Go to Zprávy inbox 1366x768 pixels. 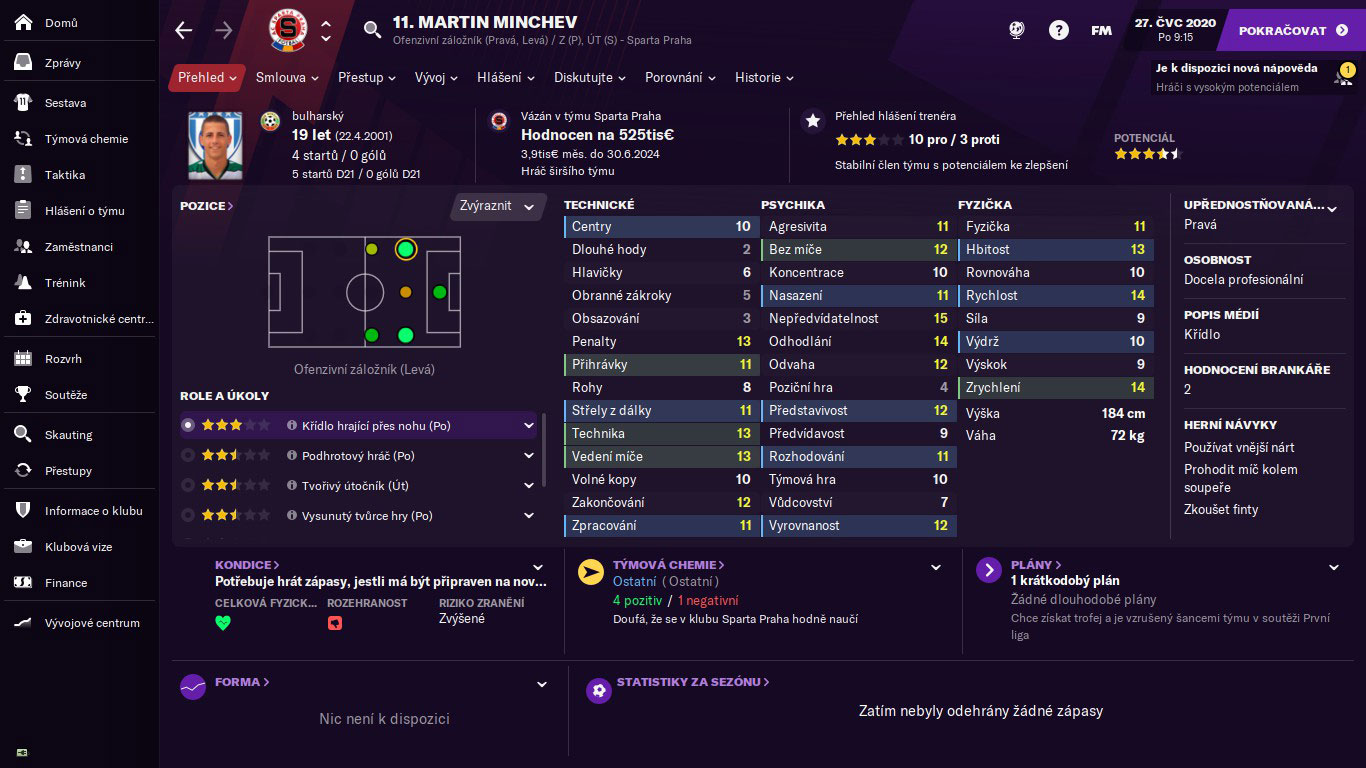[x=62, y=63]
